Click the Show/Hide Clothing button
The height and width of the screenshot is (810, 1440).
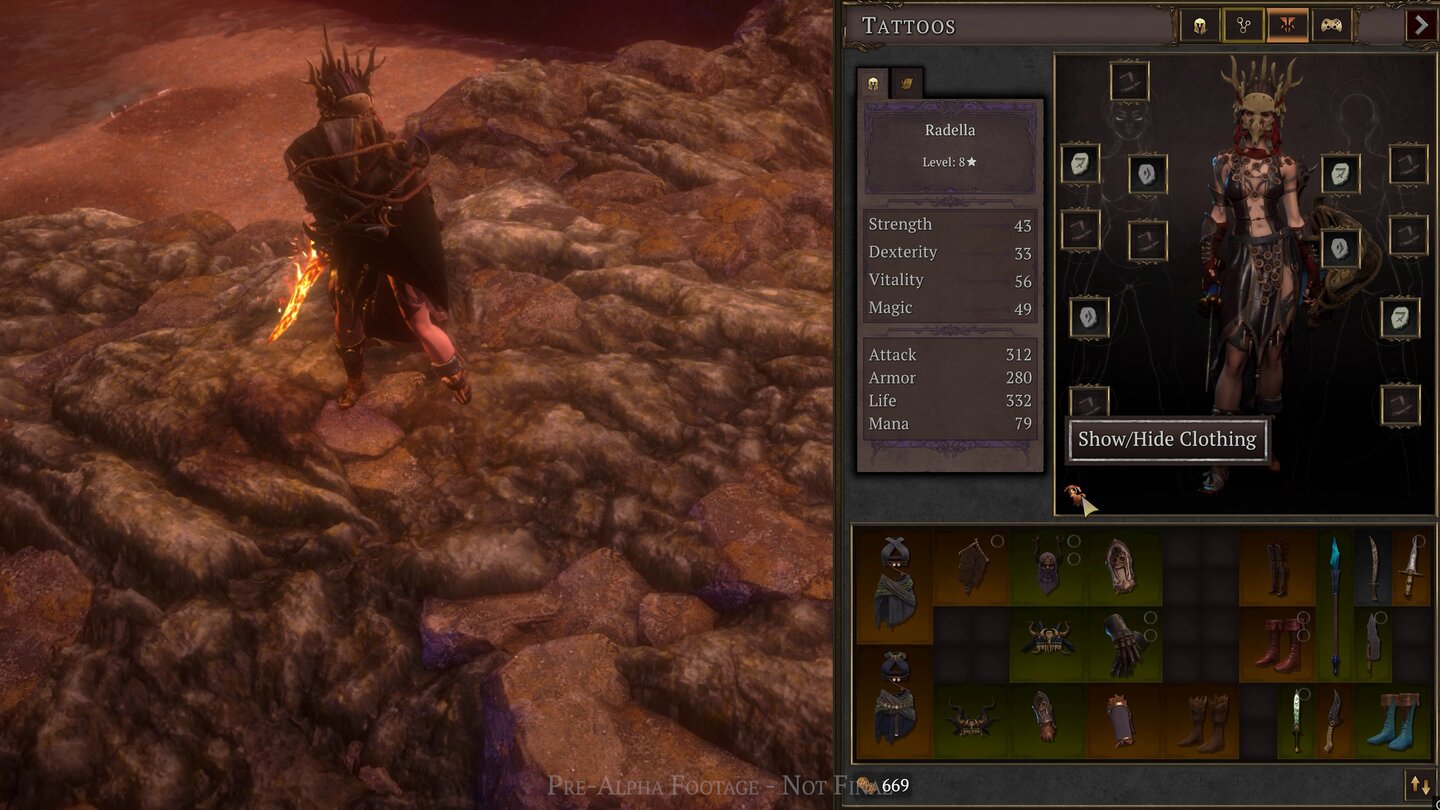[x=1168, y=439]
